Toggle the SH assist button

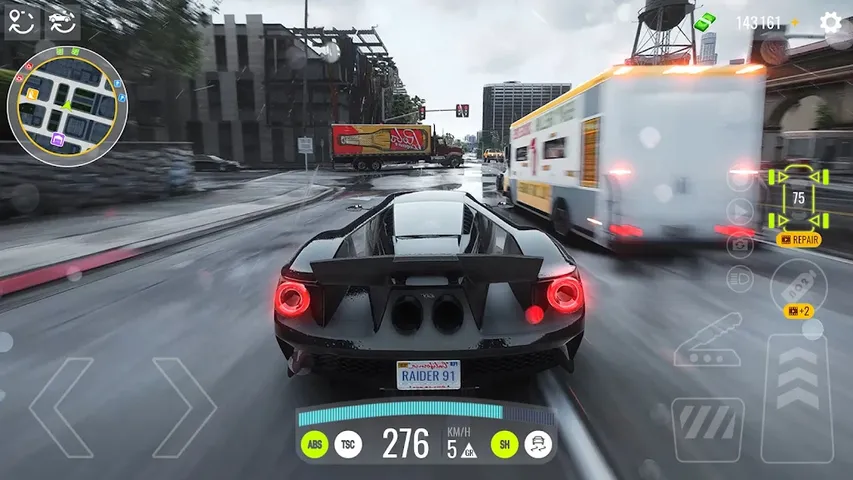tap(505, 444)
